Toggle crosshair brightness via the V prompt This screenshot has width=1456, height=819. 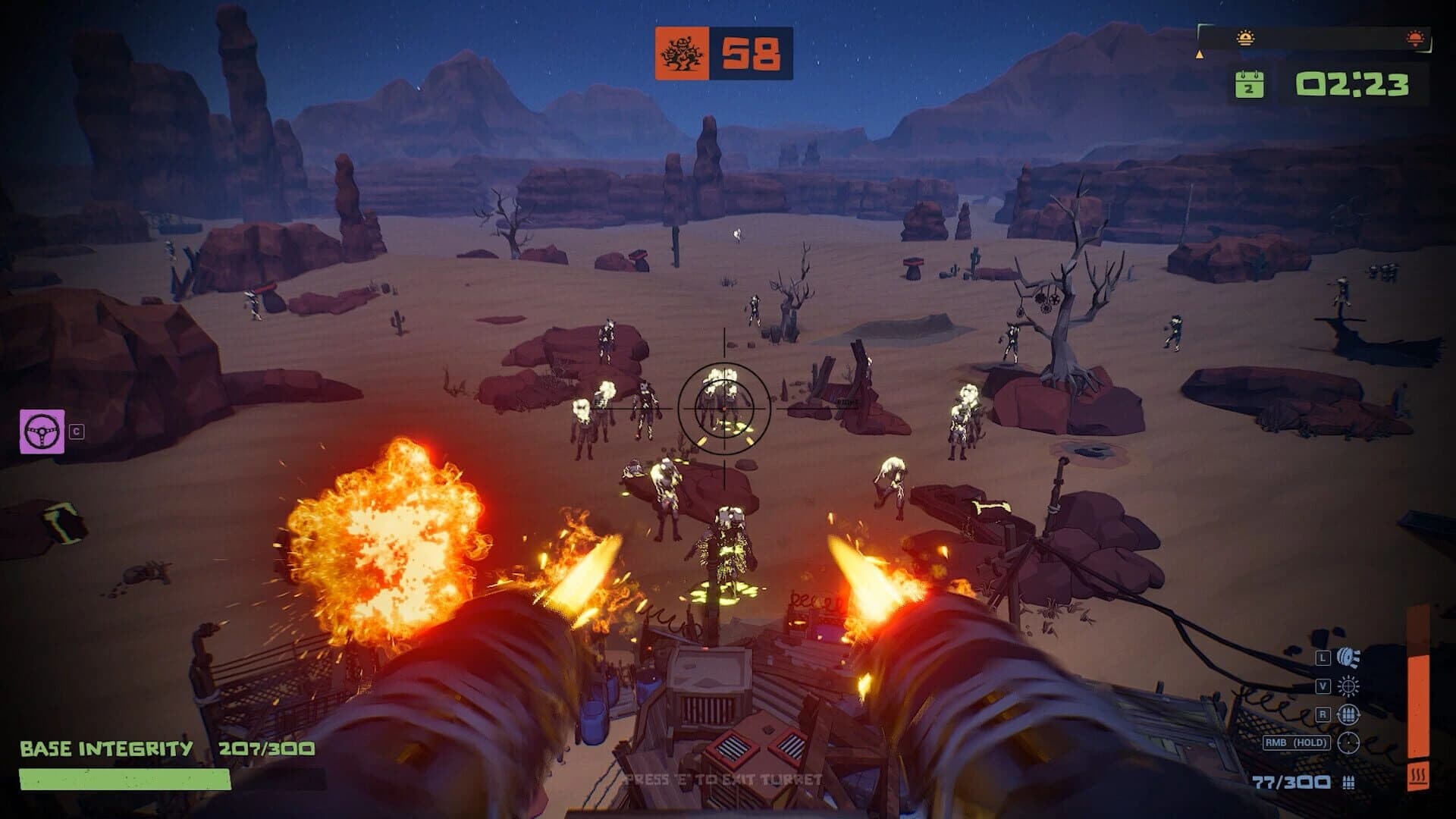click(x=1324, y=685)
